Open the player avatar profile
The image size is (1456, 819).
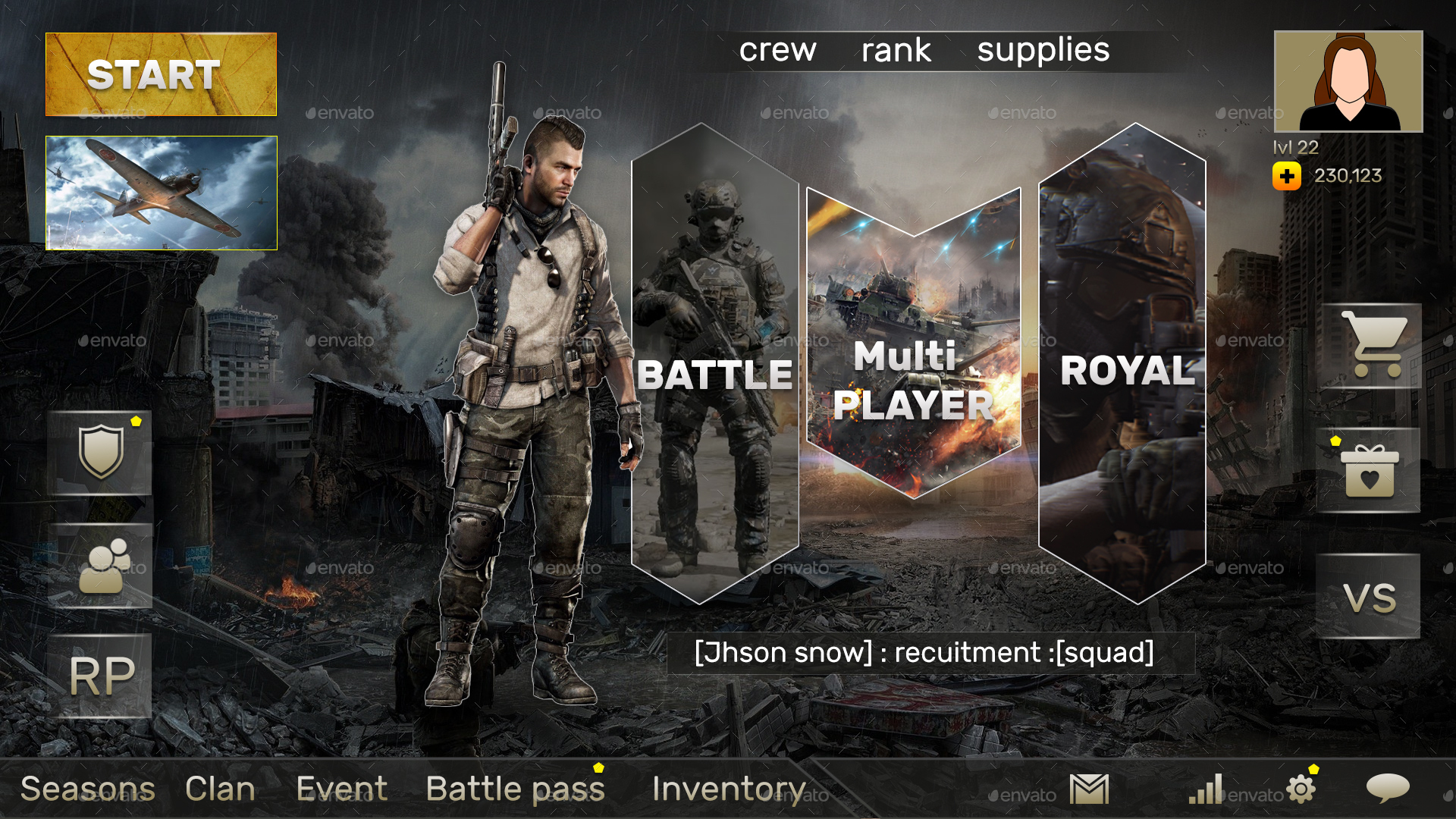coord(1348,80)
